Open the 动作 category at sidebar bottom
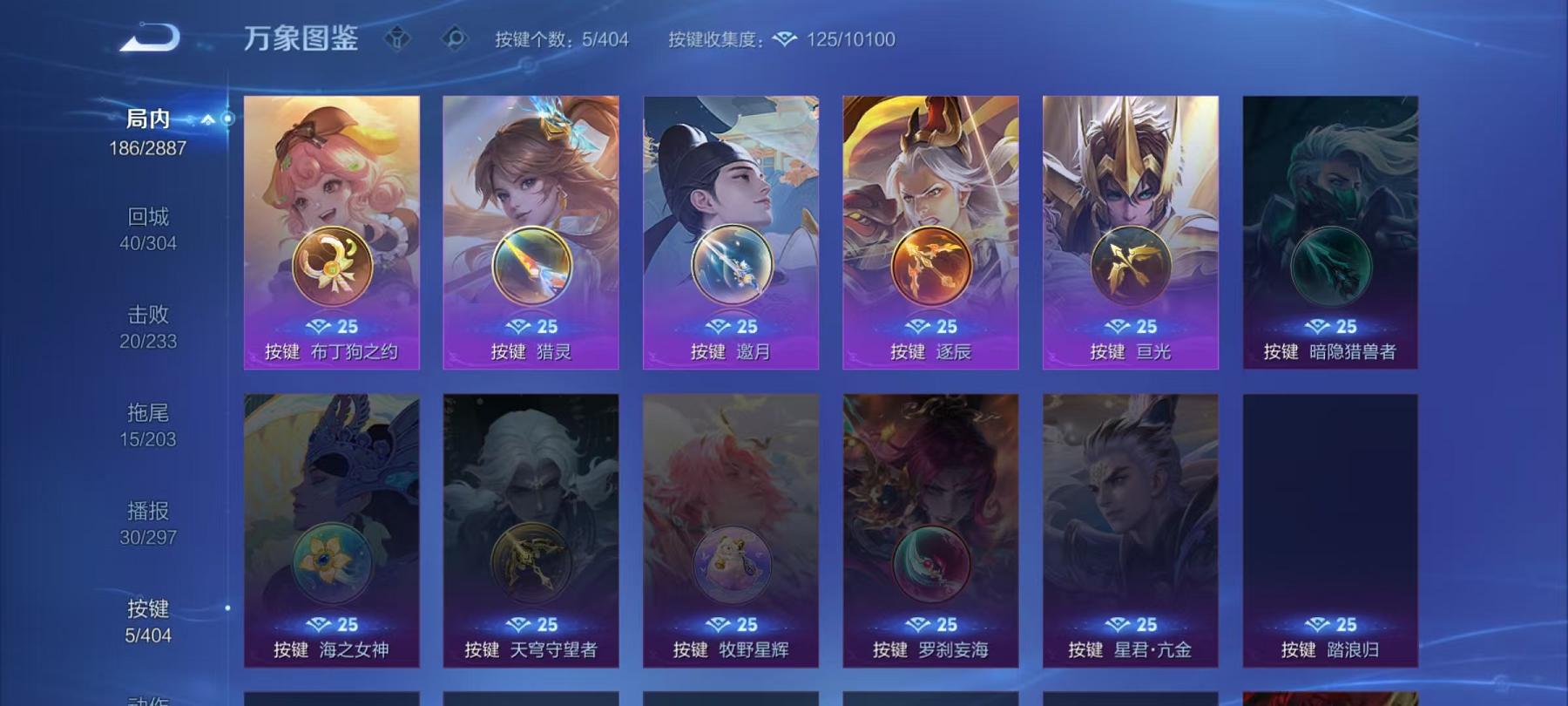Image resolution: width=1568 pixels, height=706 pixels. point(148,697)
